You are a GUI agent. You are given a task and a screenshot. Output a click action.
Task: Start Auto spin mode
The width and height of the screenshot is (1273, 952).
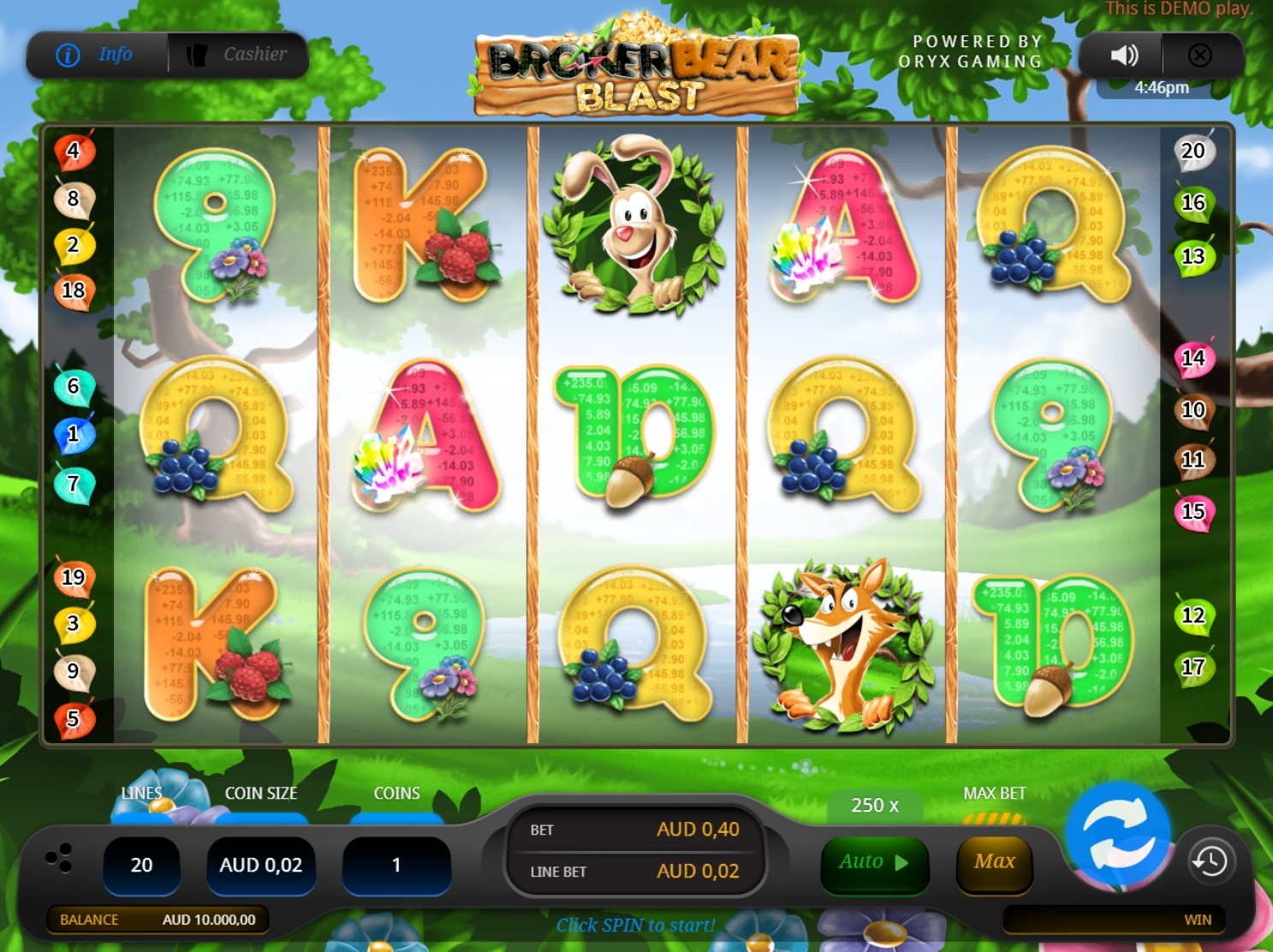[x=873, y=862]
